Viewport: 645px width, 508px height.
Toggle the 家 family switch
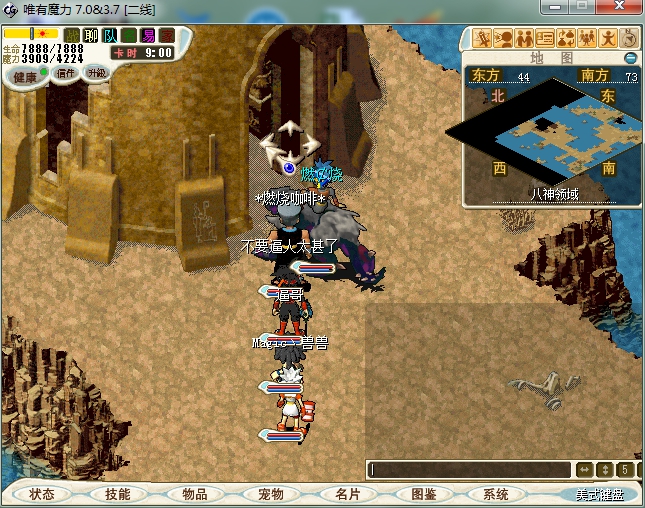[167, 36]
